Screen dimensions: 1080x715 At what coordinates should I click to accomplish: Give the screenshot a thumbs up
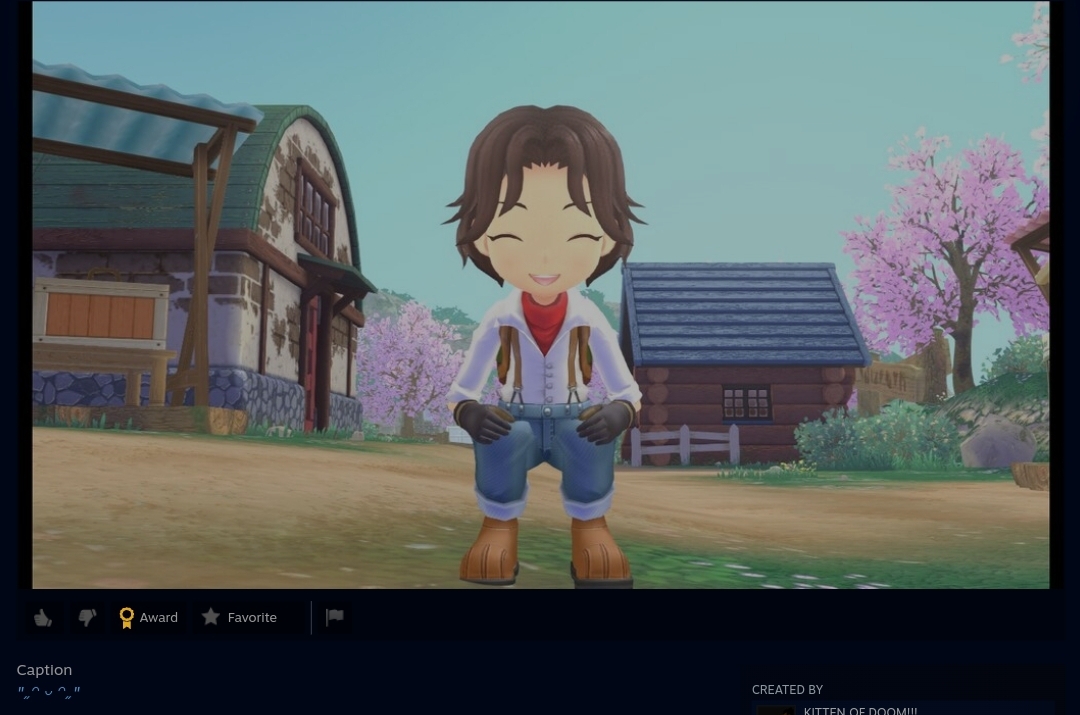[x=43, y=618]
